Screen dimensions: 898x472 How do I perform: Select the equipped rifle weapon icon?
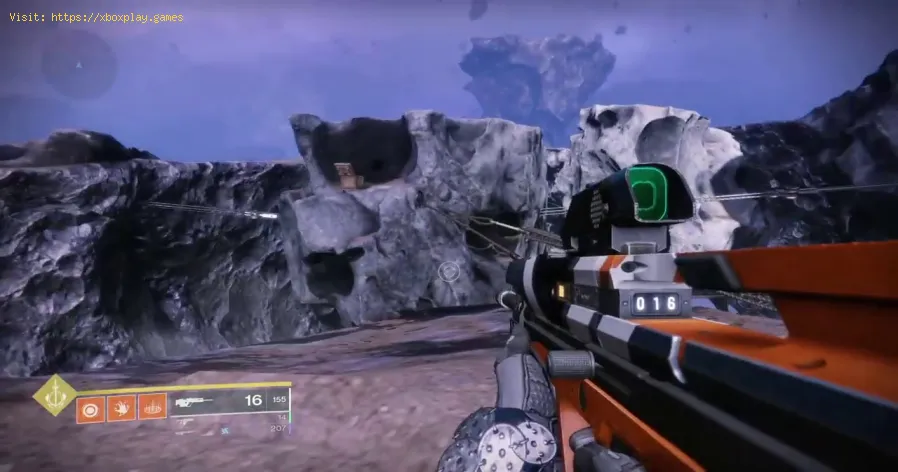point(195,402)
